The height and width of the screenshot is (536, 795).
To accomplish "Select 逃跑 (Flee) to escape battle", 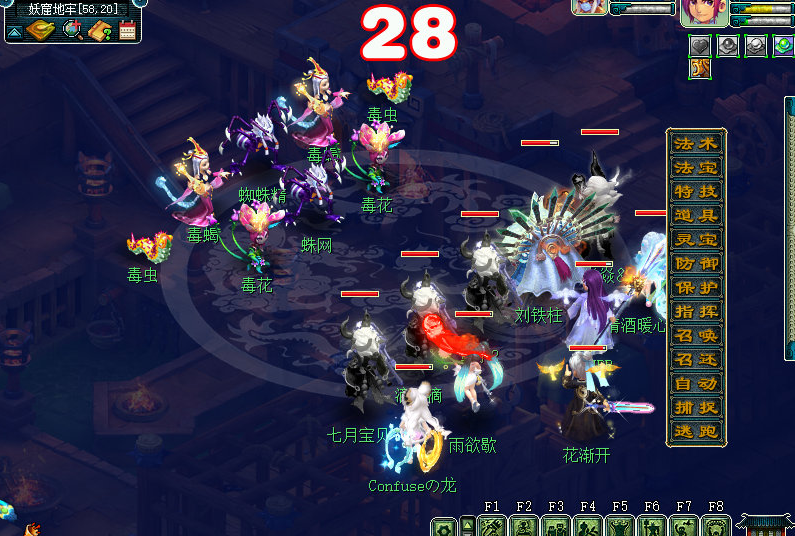I will pyautogui.click(x=696, y=431).
